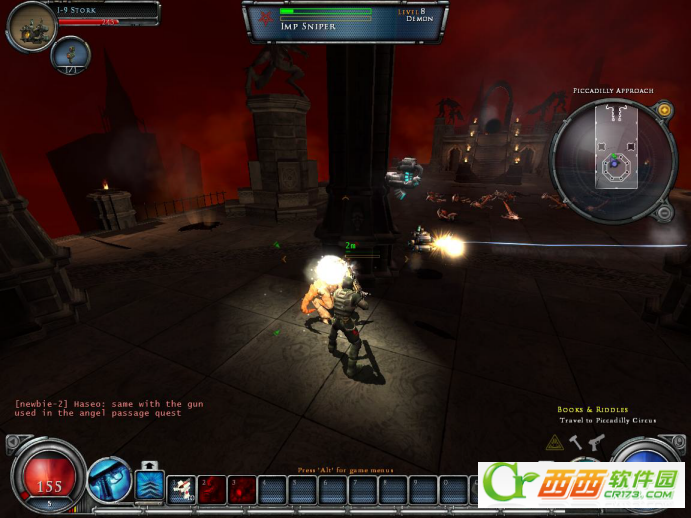This screenshot has height=518, width=691.
Task: Zoom in the minimap with the gold button
Action: point(664,110)
